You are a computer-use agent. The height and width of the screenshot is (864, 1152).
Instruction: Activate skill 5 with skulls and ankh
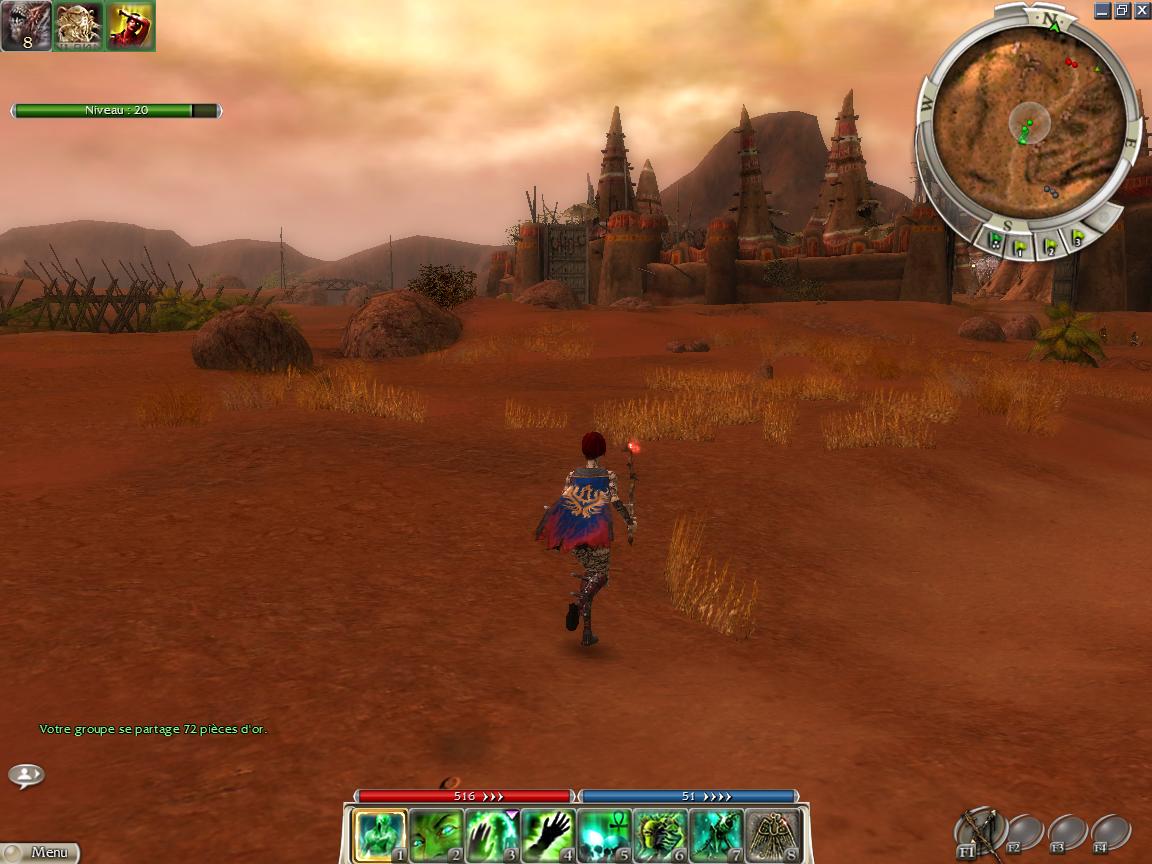[x=605, y=836]
